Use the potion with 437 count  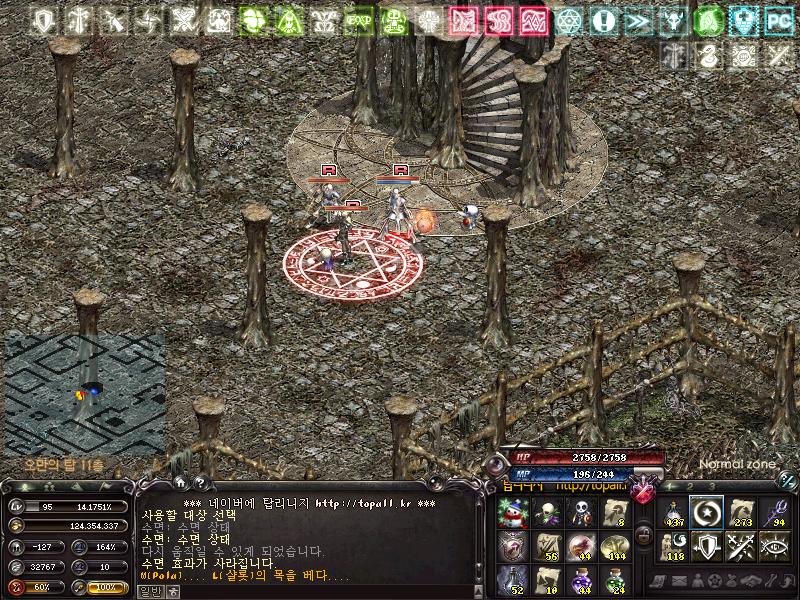(x=674, y=513)
